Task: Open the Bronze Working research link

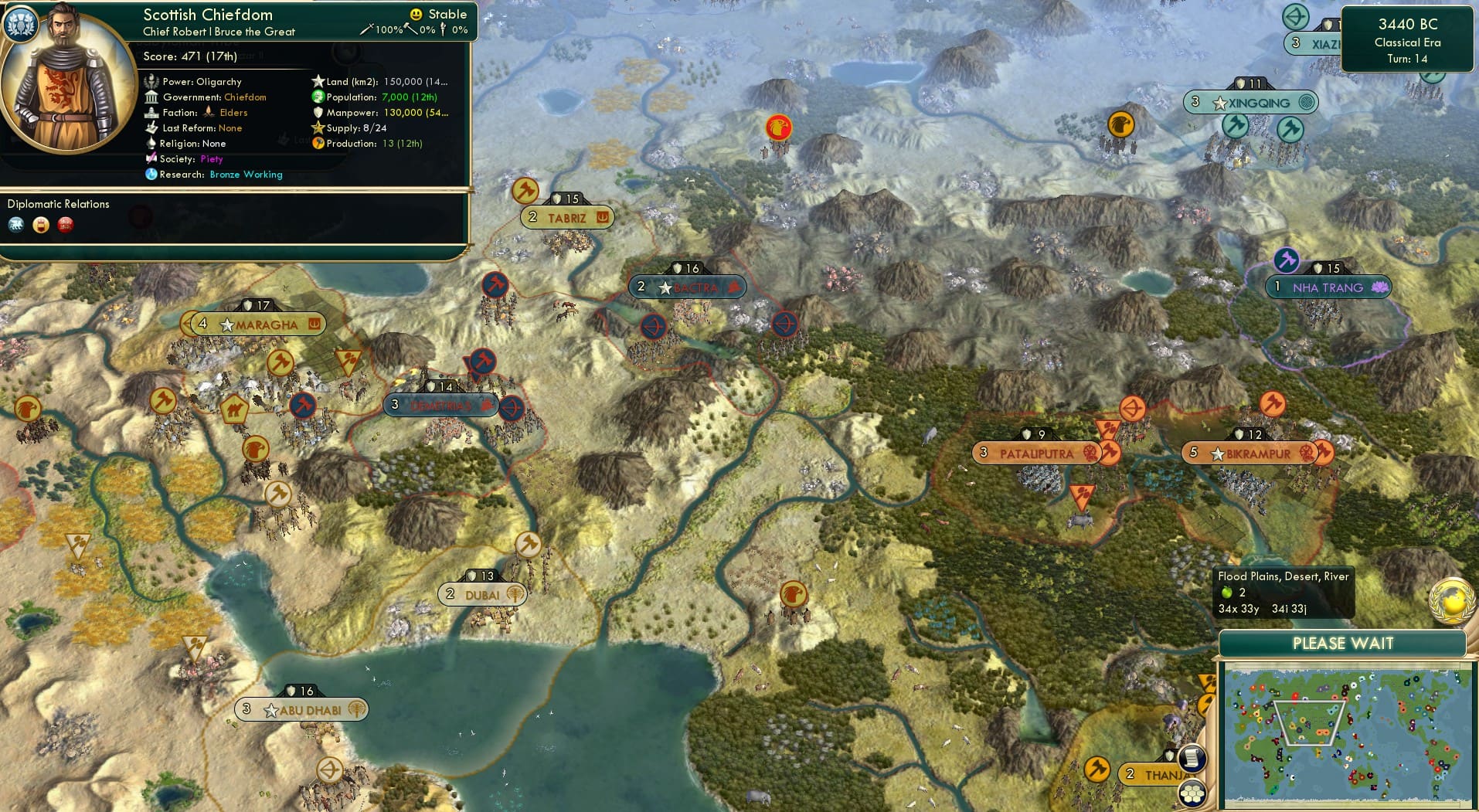Action: pos(246,175)
